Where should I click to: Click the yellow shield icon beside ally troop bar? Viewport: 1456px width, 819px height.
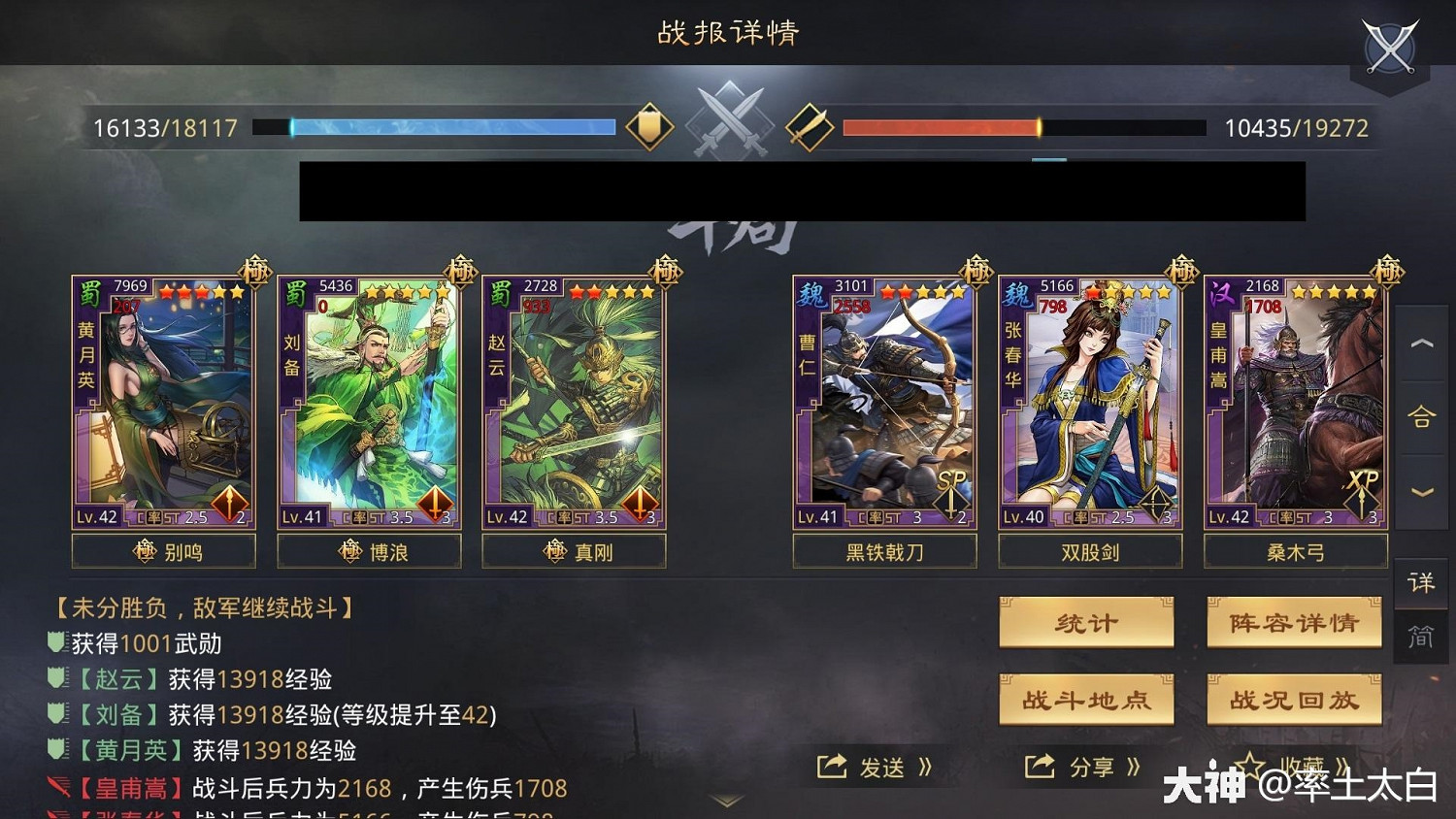click(x=650, y=126)
